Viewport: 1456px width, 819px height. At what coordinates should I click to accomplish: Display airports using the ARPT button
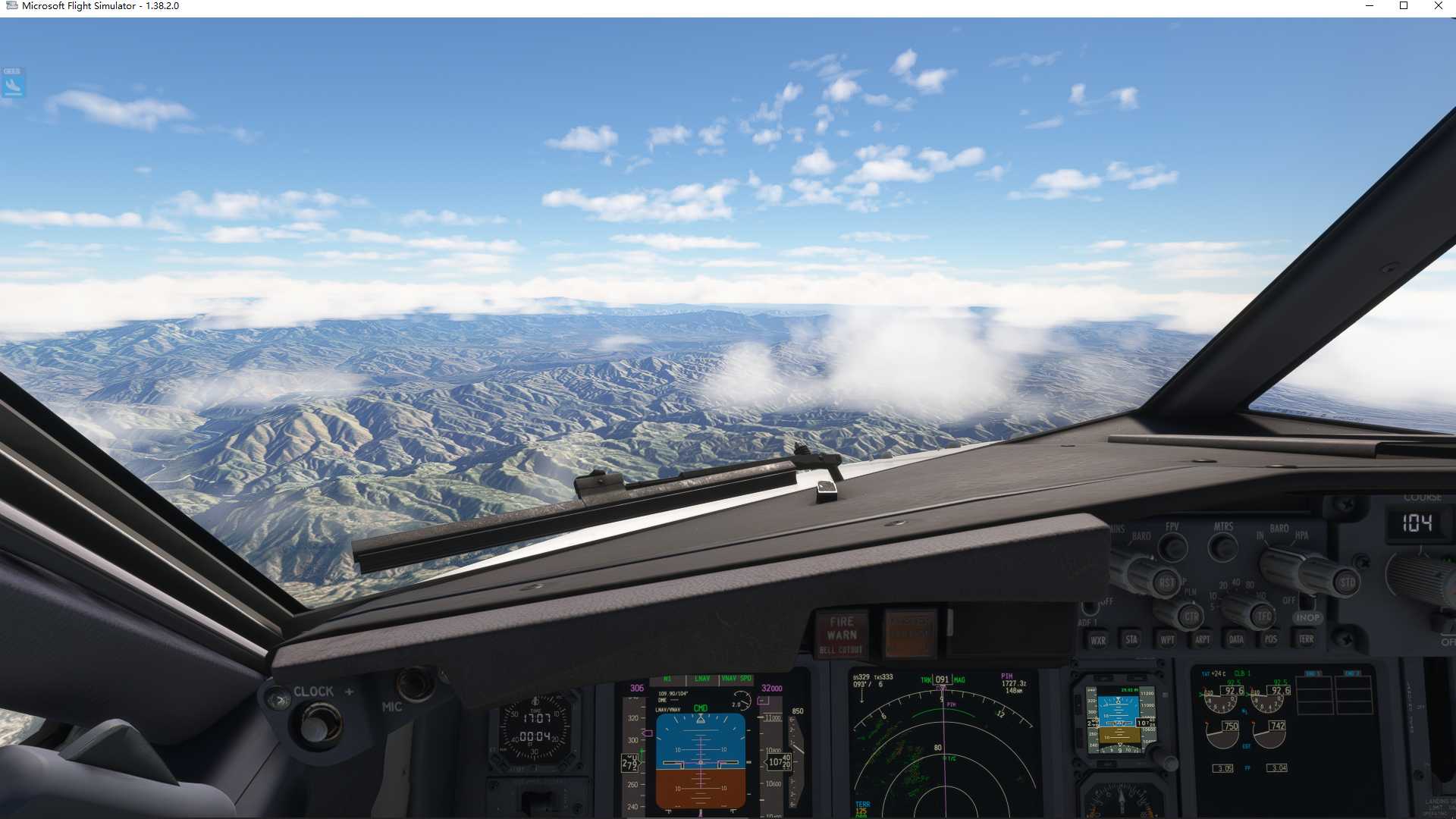tap(1203, 639)
